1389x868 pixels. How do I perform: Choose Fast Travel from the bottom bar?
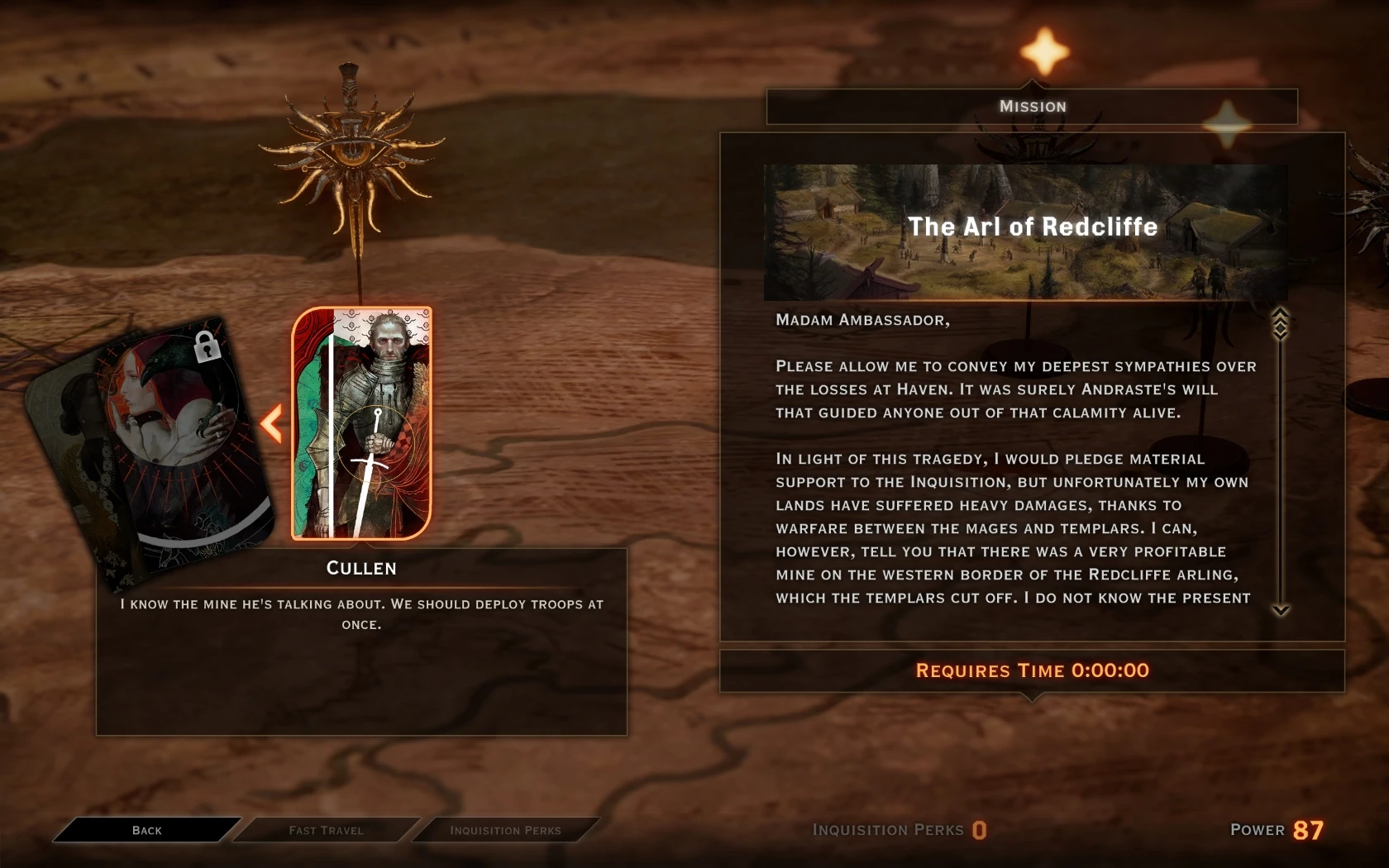[x=326, y=830]
